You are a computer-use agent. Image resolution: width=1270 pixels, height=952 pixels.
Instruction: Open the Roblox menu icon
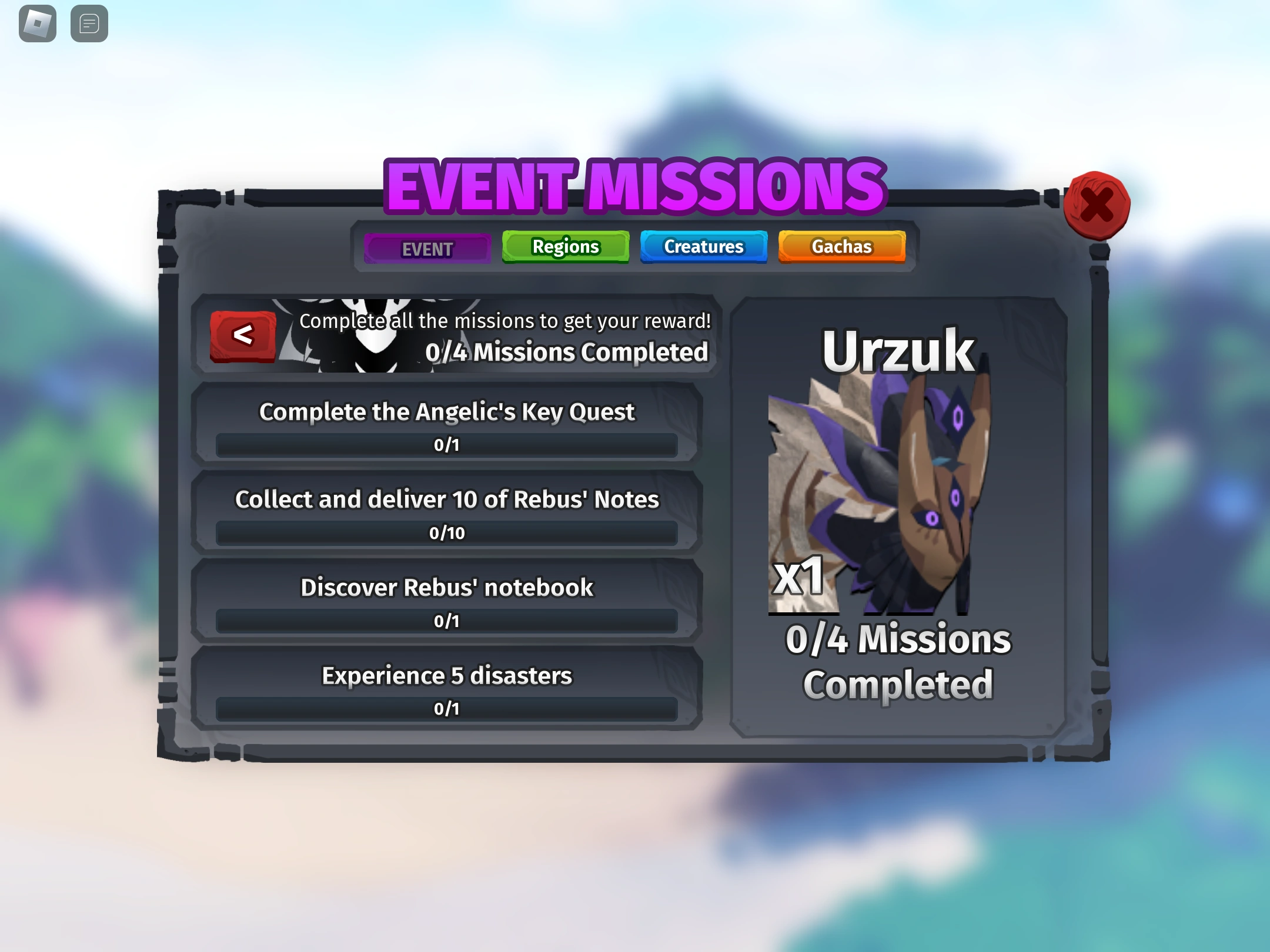coord(36,24)
